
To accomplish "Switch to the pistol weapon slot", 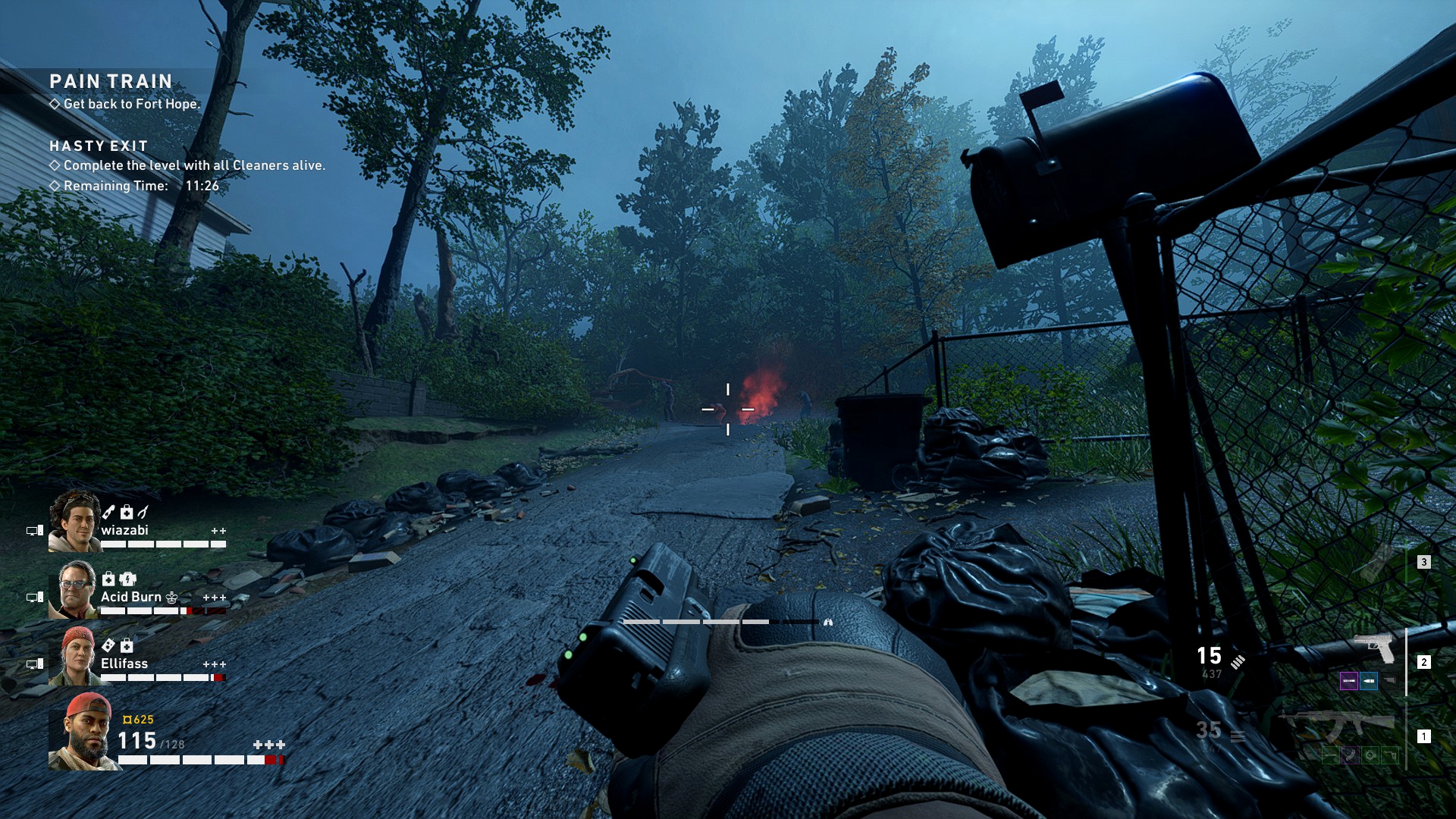I will coord(1374,648).
